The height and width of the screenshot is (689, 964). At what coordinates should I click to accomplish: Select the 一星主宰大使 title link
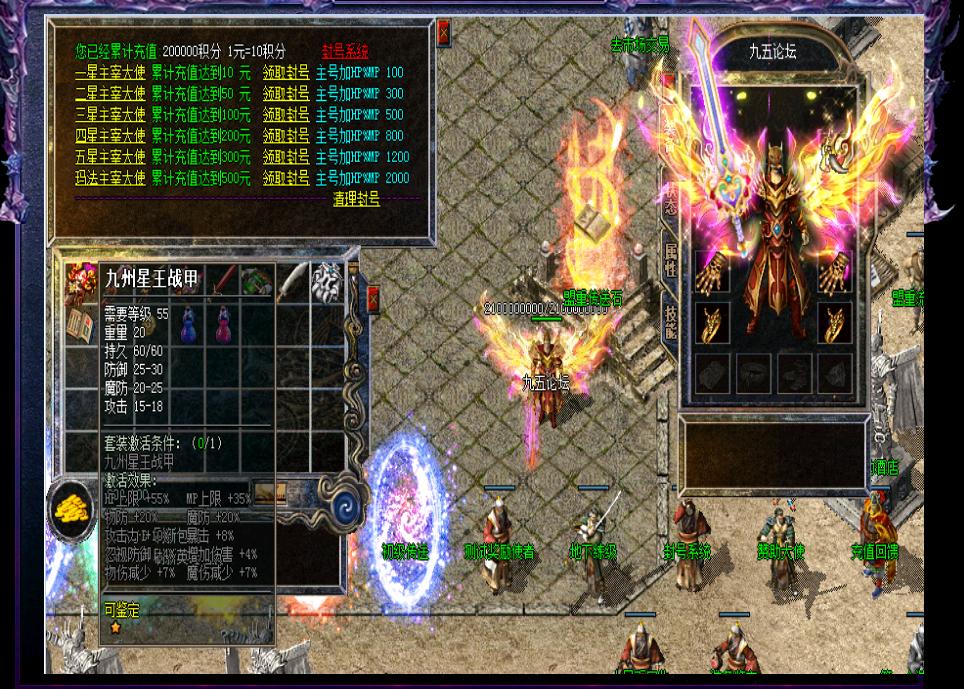click(110, 72)
